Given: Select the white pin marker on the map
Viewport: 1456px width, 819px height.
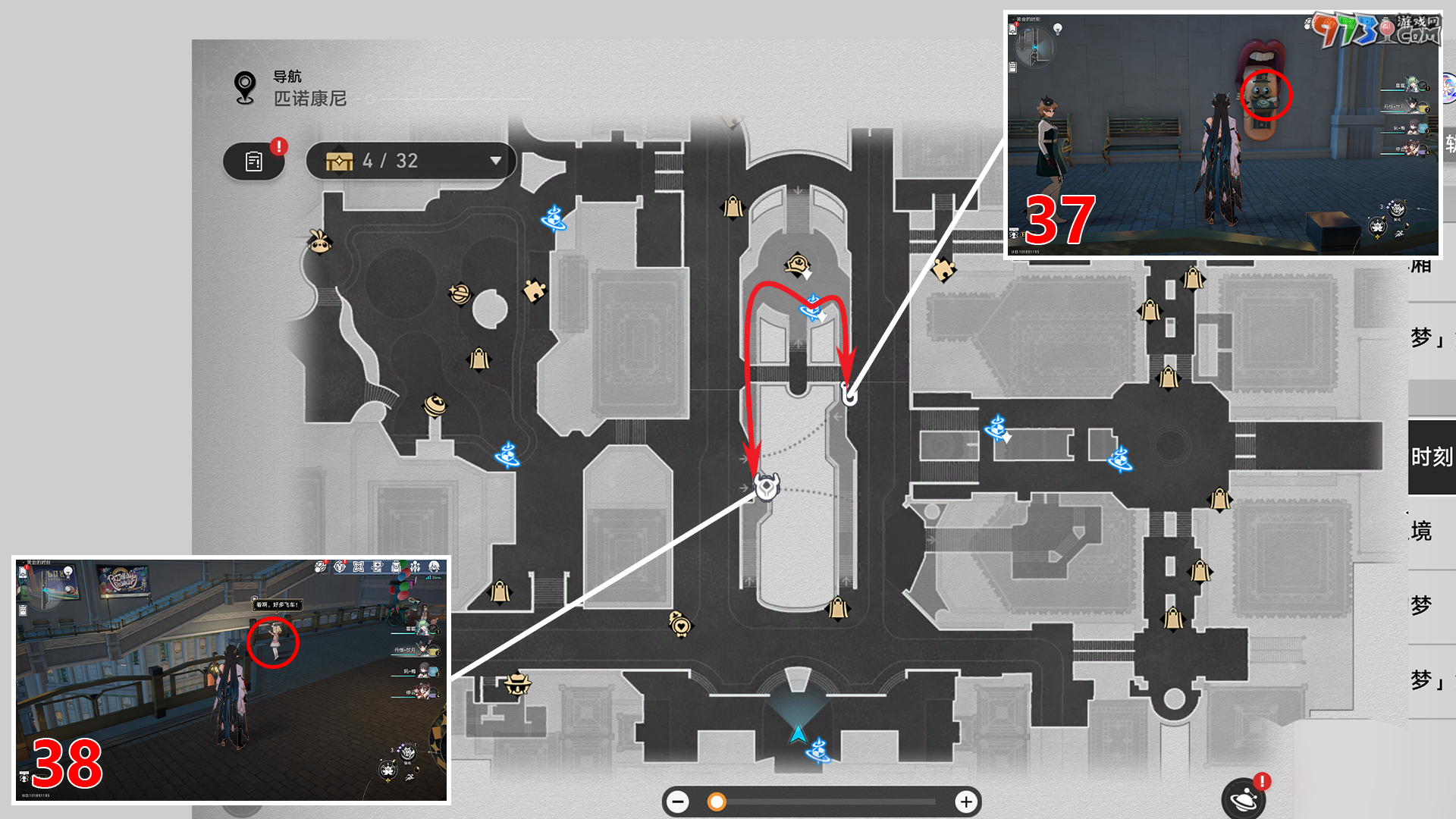Looking at the screenshot, I should coord(850,395).
